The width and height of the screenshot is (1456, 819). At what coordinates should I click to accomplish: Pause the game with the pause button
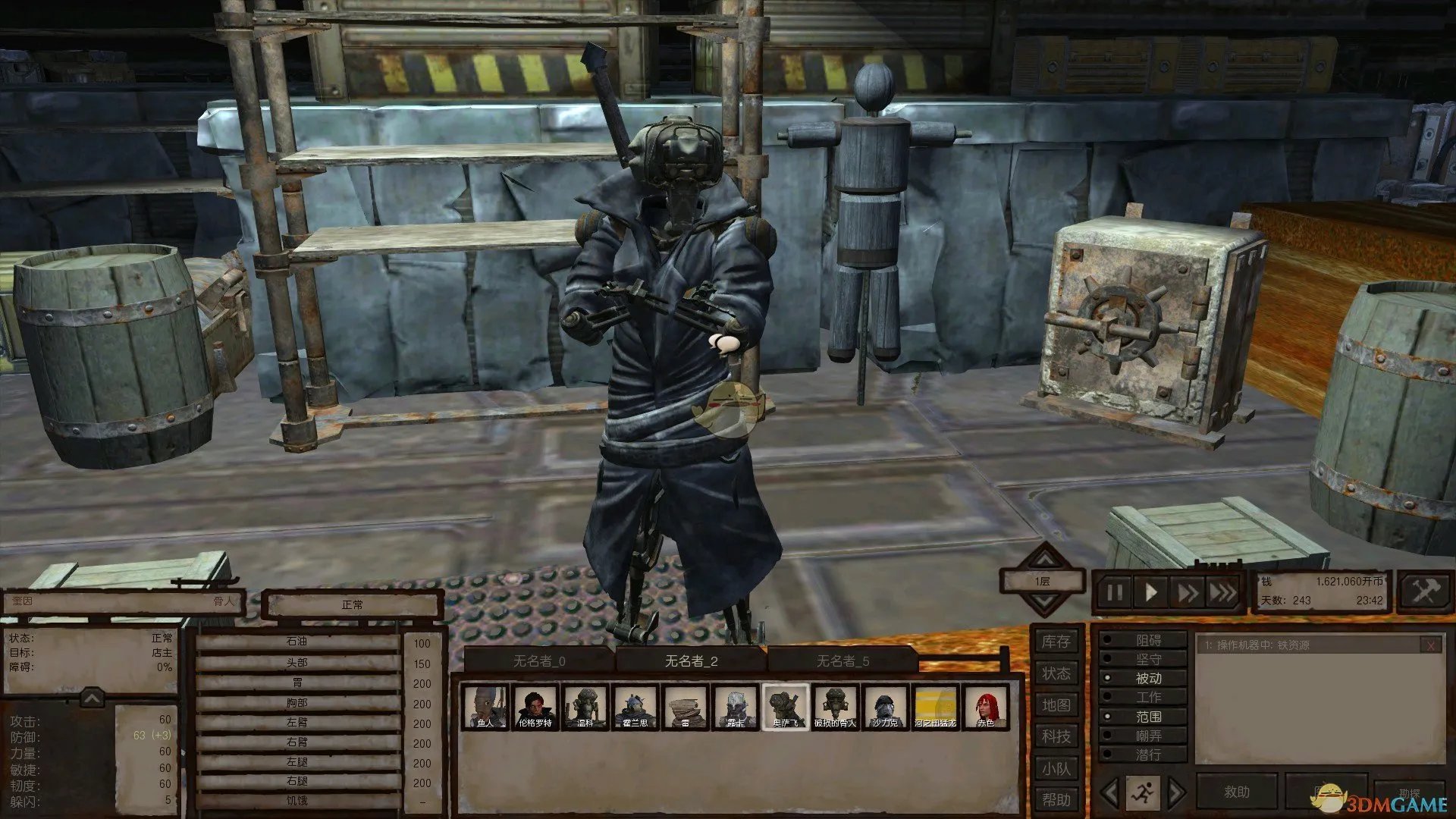click(1114, 592)
